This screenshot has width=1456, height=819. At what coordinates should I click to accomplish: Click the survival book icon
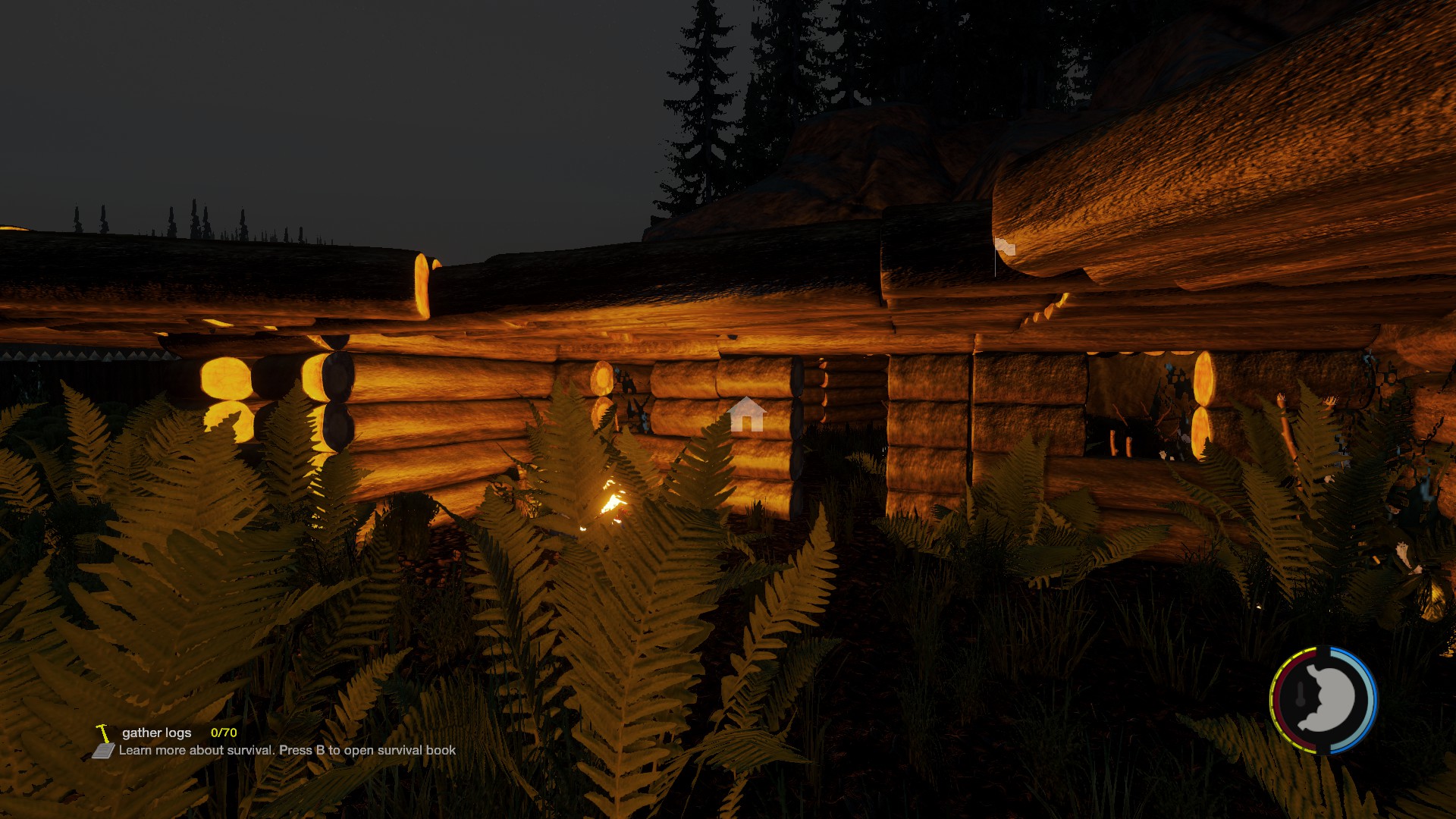[103, 751]
